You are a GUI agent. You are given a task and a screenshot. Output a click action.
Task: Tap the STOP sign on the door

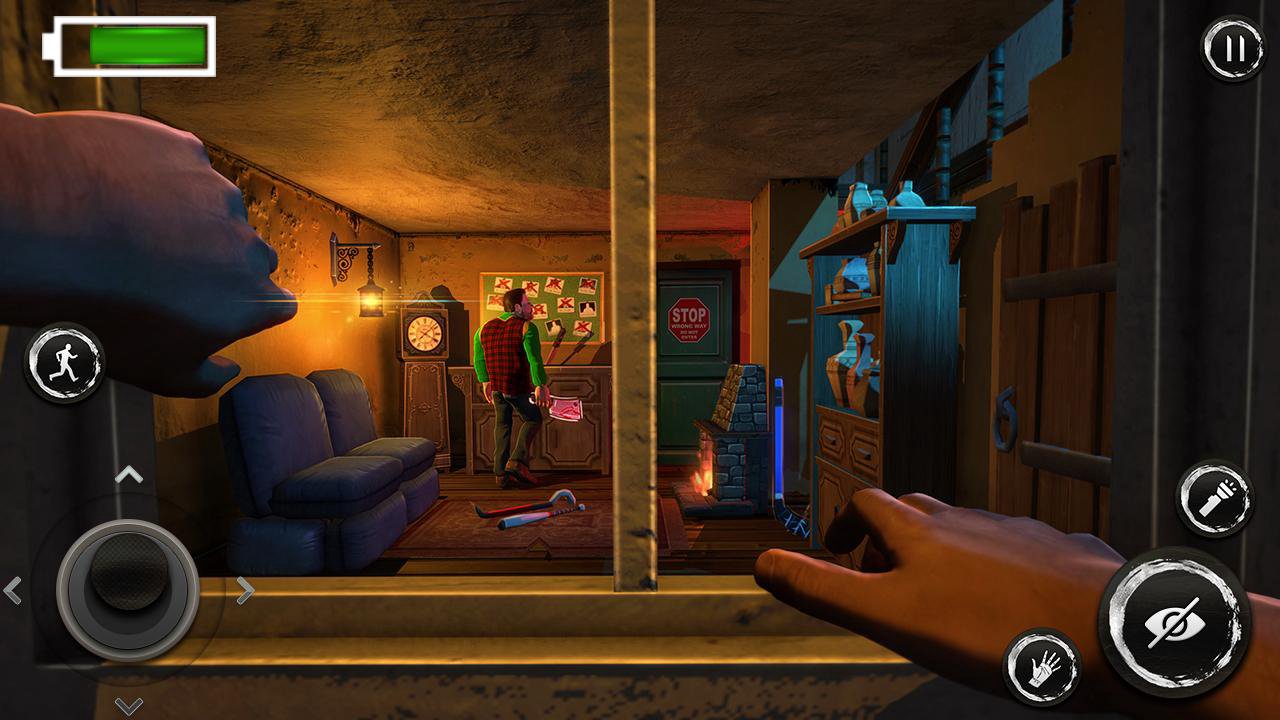(x=688, y=320)
